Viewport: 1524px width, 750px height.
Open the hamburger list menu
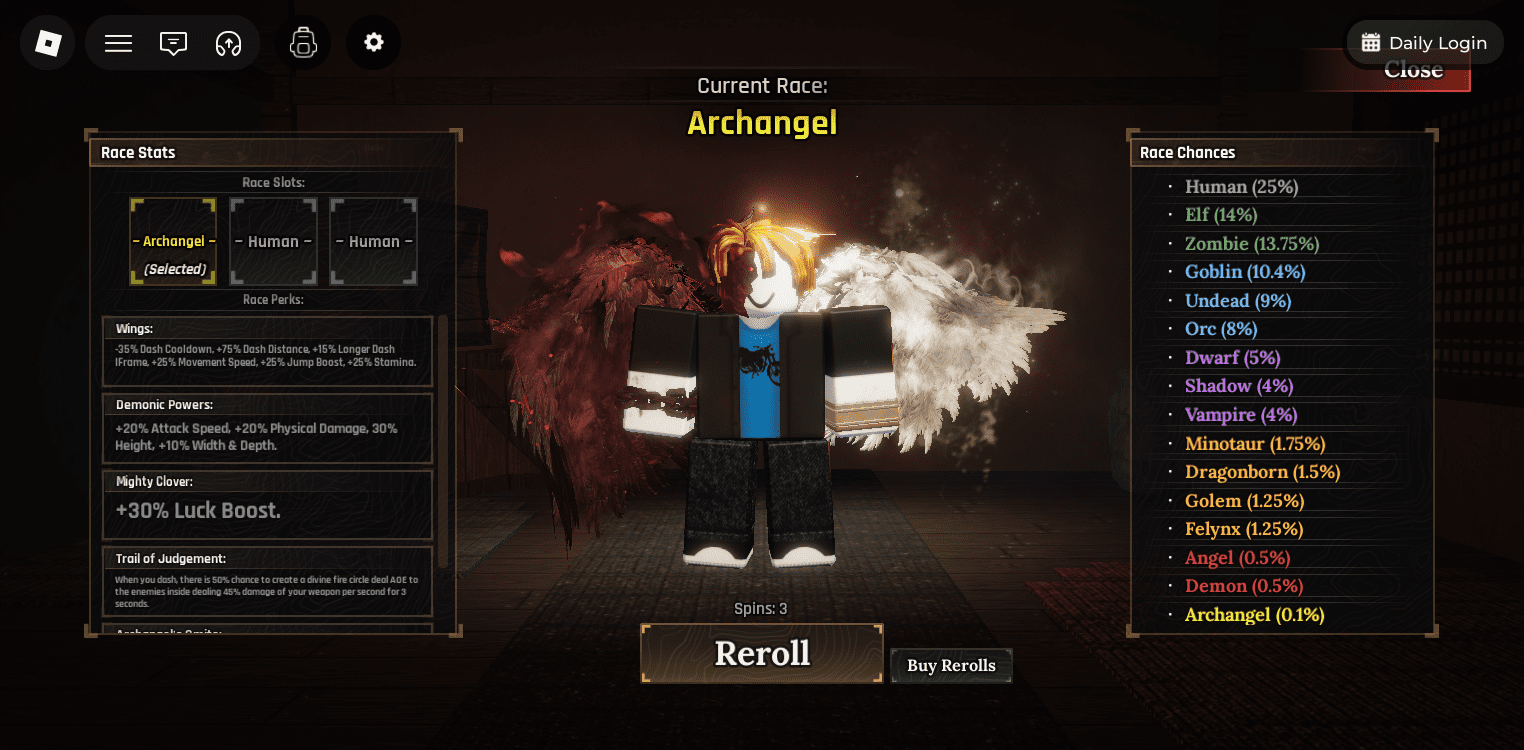pos(119,43)
